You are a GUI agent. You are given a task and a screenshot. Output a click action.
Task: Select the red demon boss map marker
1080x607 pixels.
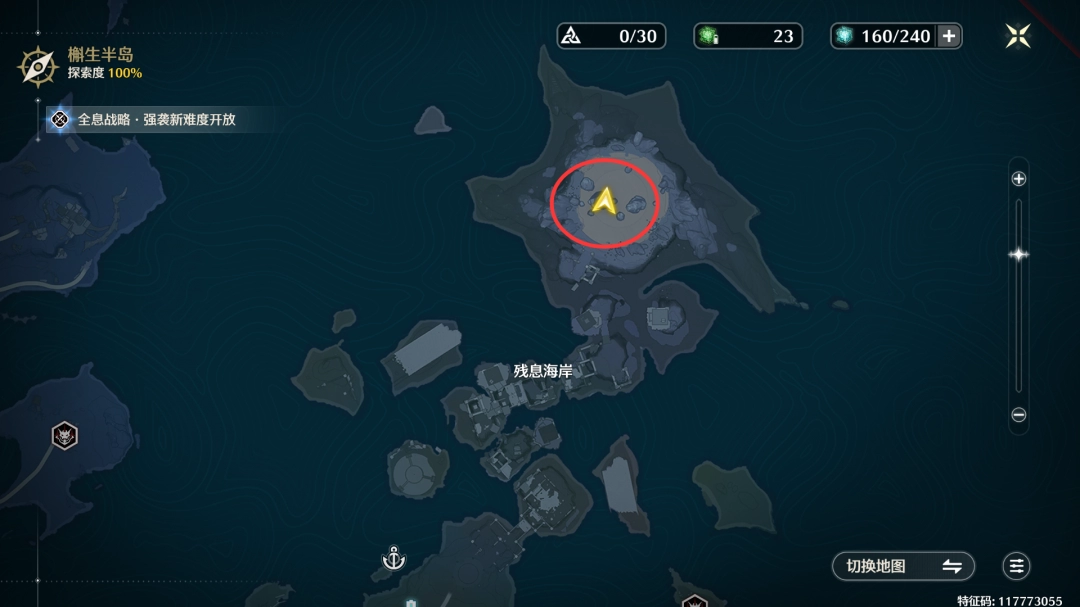coord(65,435)
